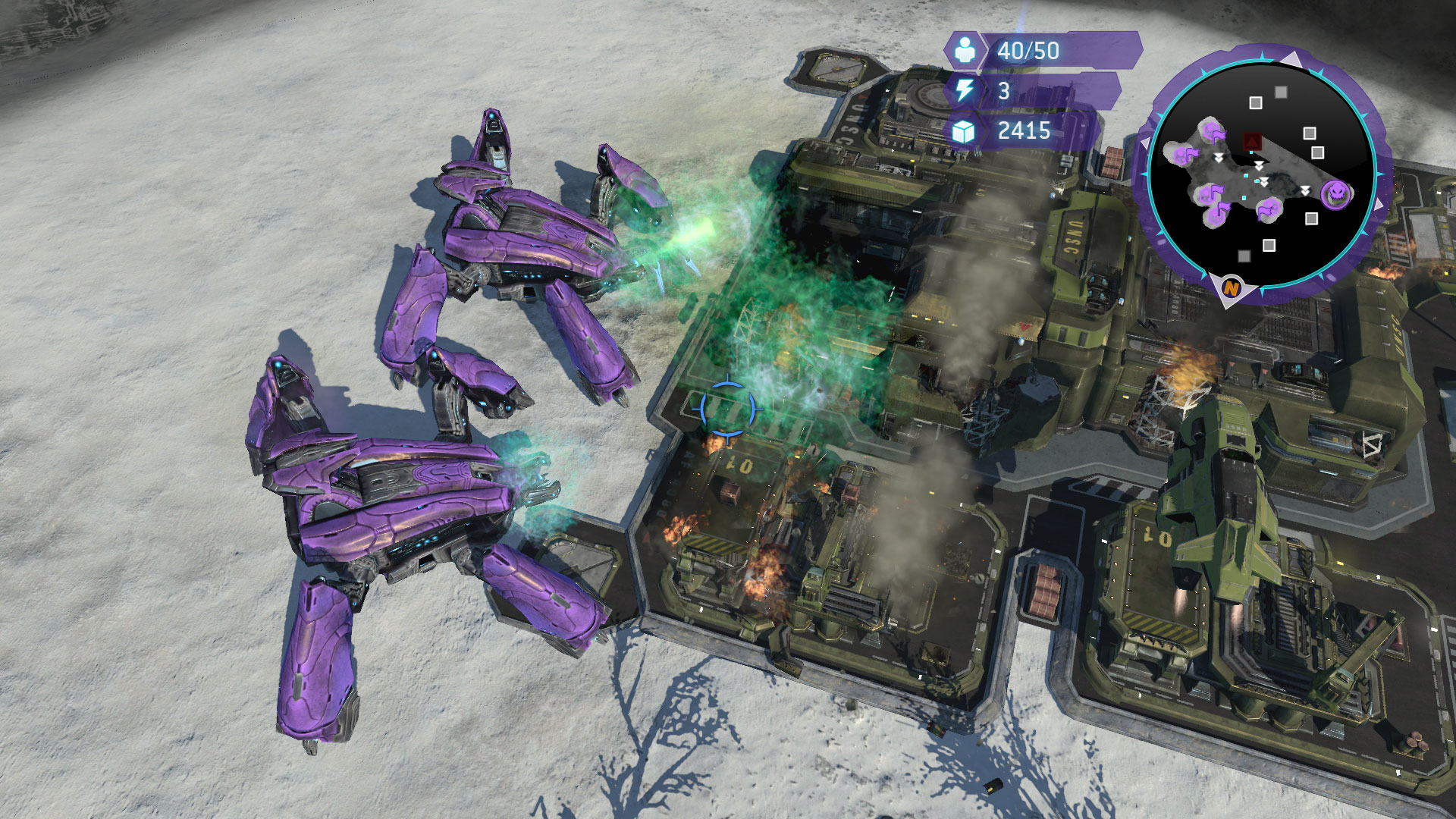1456x819 pixels.
Task: Select the purple skull marker on the minimap
Action: click(1335, 194)
